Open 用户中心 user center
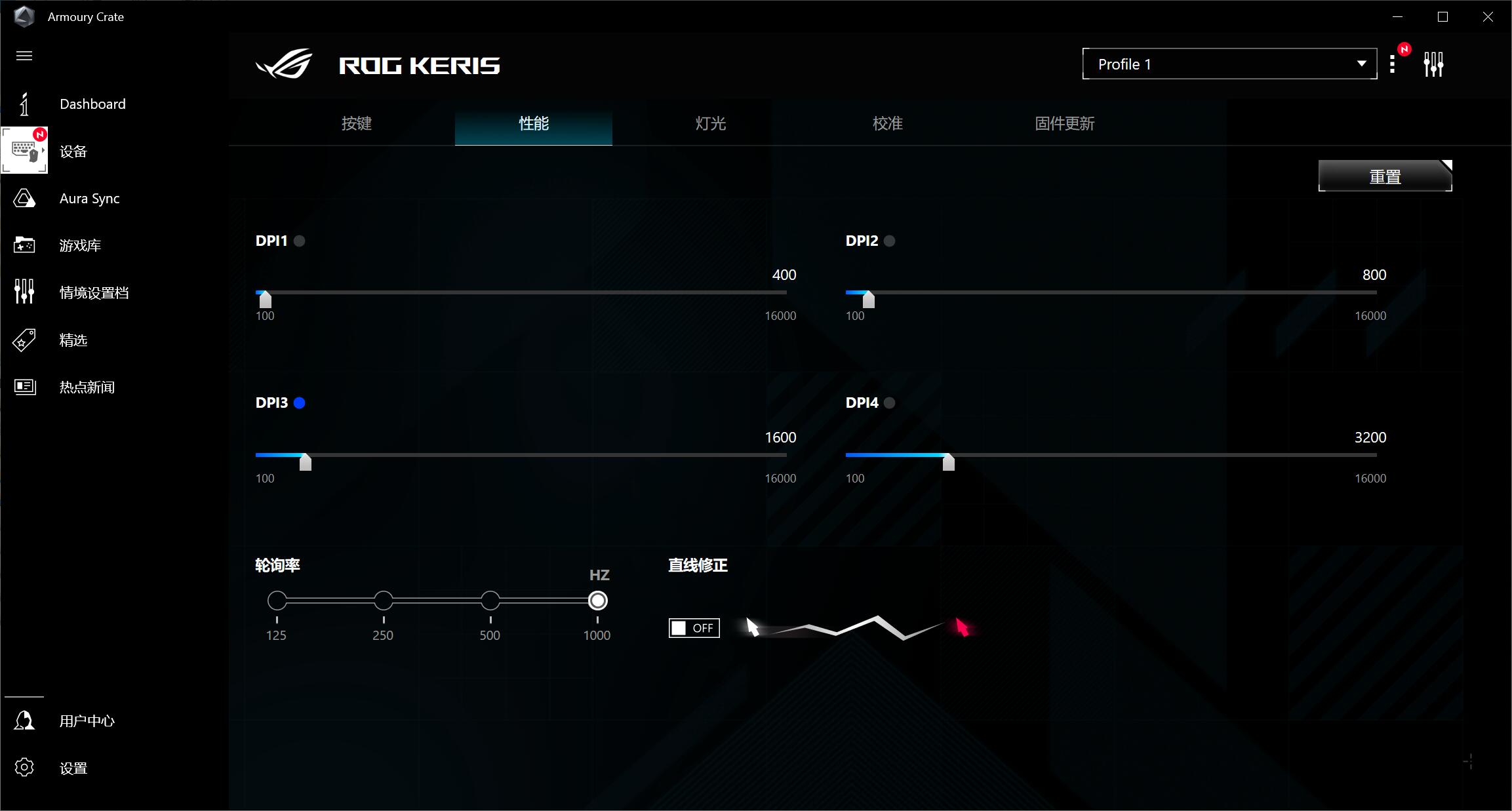Image resolution: width=1512 pixels, height=811 pixels. (x=87, y=721)
